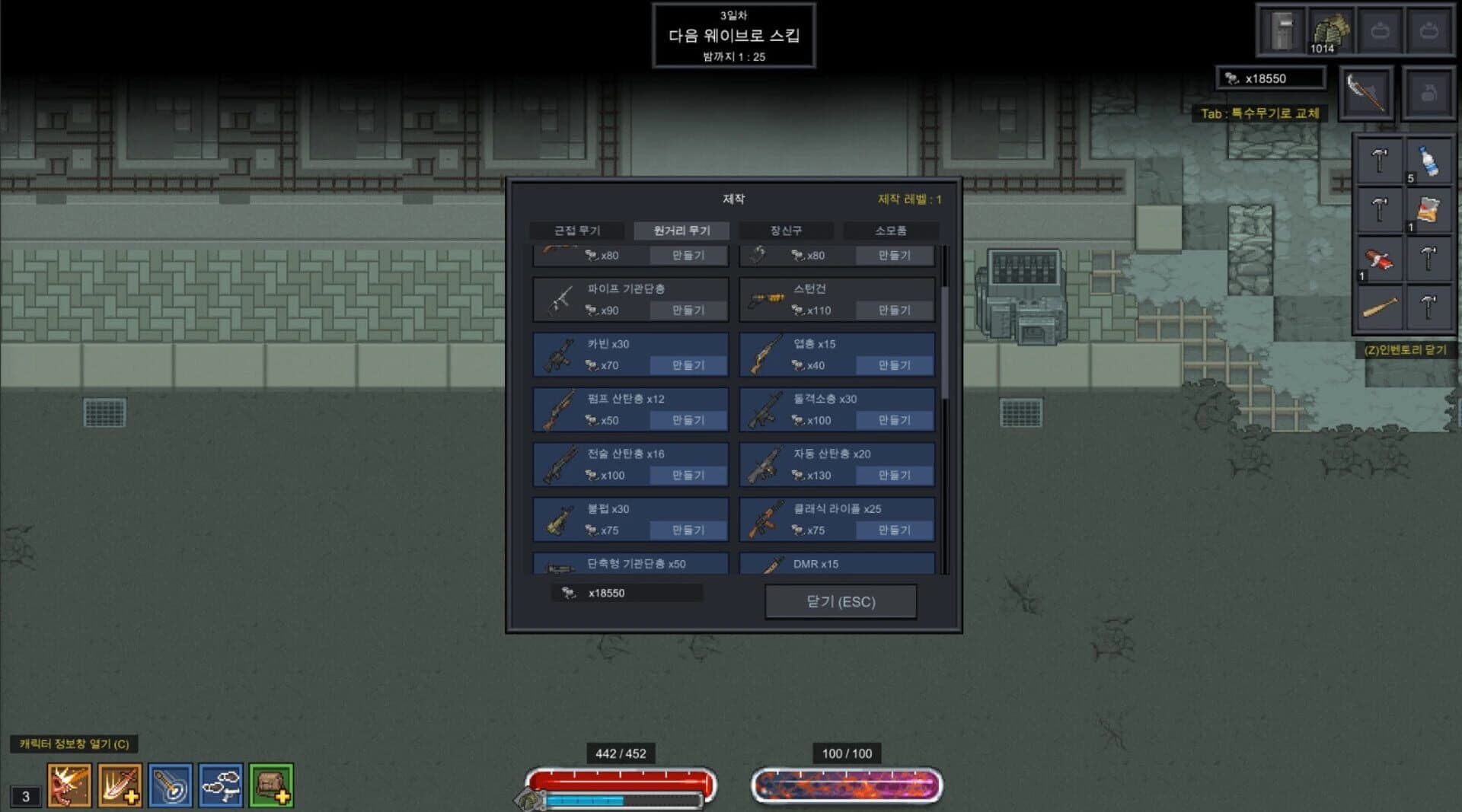Viewport: 1462px width, 812px height.
Task: Click 다음 웨이브로 스킵 to skip wave
Action: pos(733,33)
